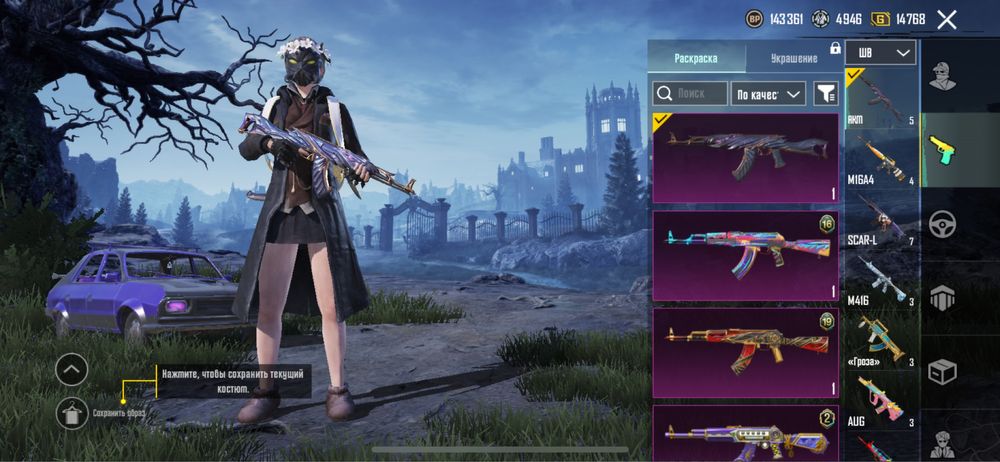Viewport: 1000px width, 462px height.
Task: Close the inventory screen
Action: [947, 19]
